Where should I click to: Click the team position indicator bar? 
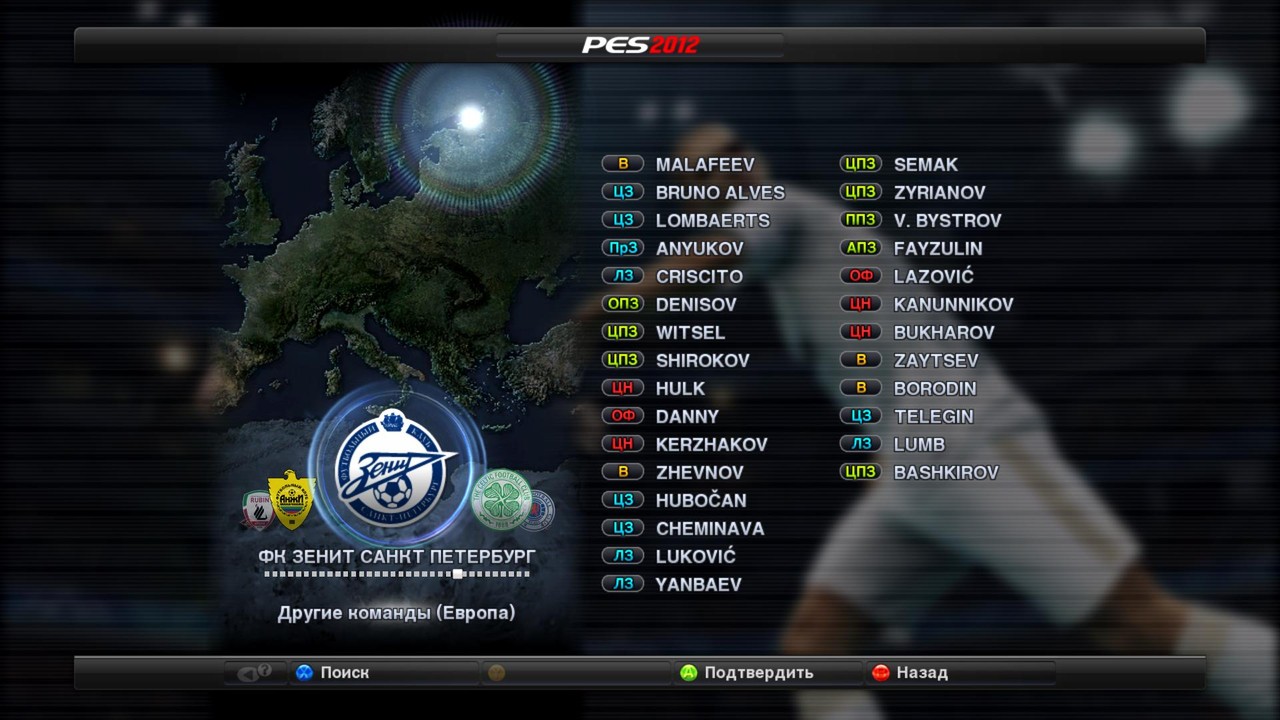(396, 574)
